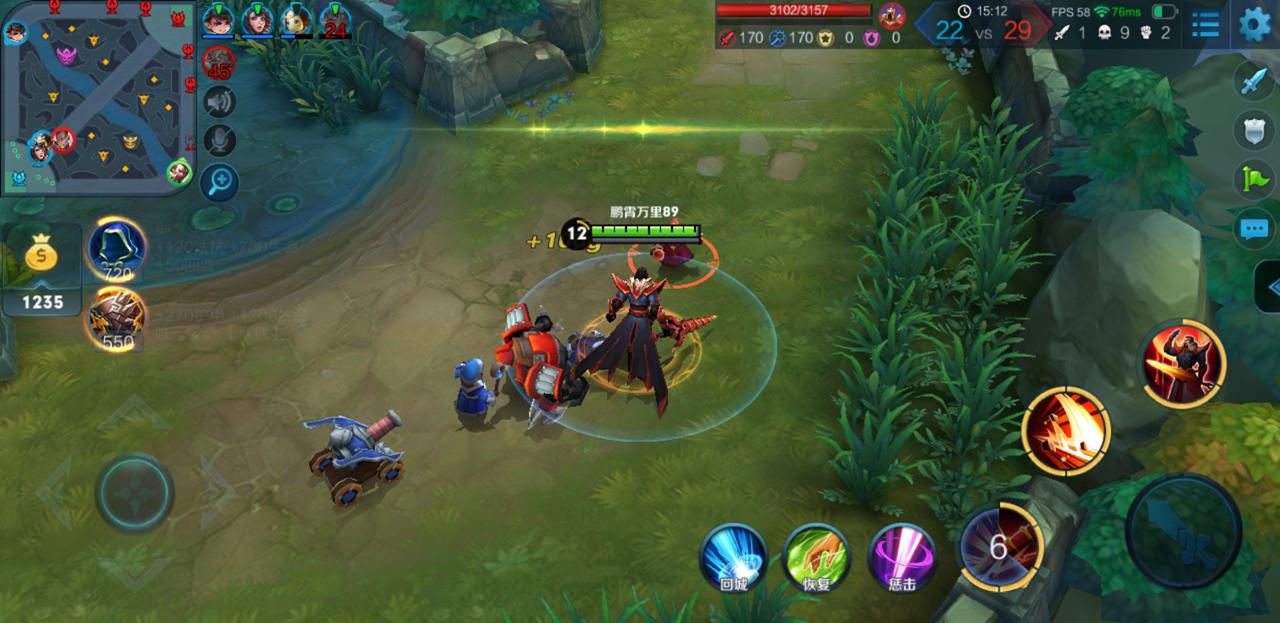Cast the ultimate skill icon
Screen dimensions: 1280x623
tap(1184, 364)
